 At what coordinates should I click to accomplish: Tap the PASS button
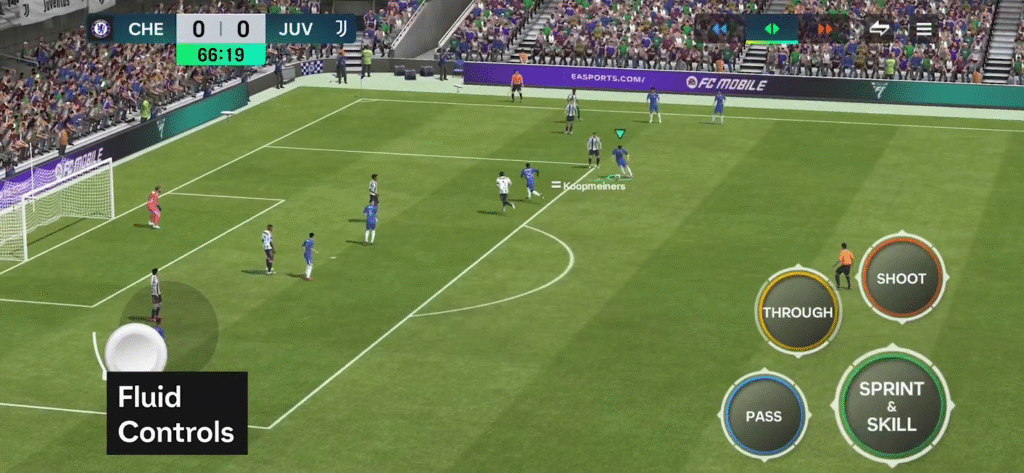click(763, 415)
